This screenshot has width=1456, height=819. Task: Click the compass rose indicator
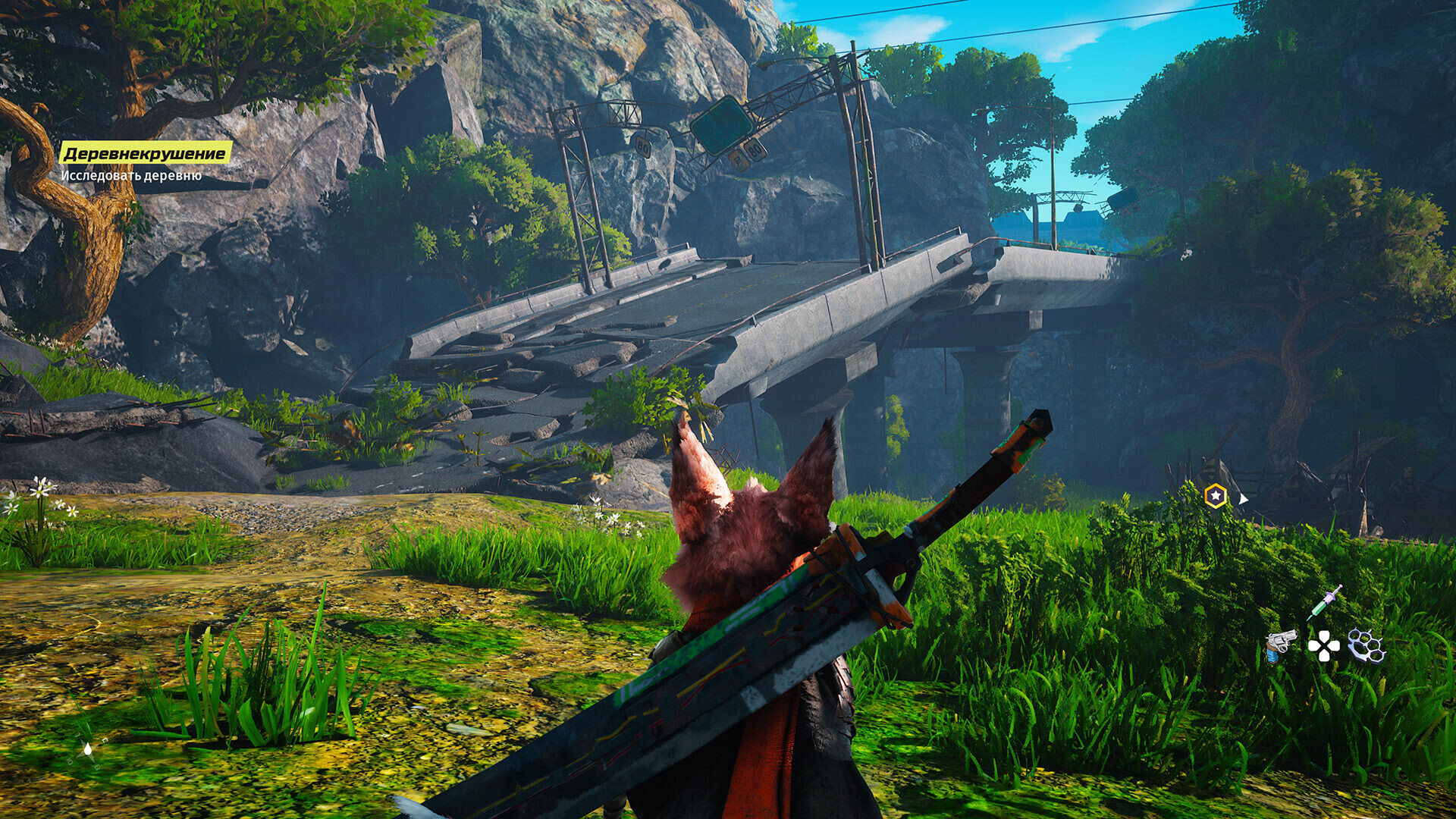pyautogui.click(x=88, y=749)
